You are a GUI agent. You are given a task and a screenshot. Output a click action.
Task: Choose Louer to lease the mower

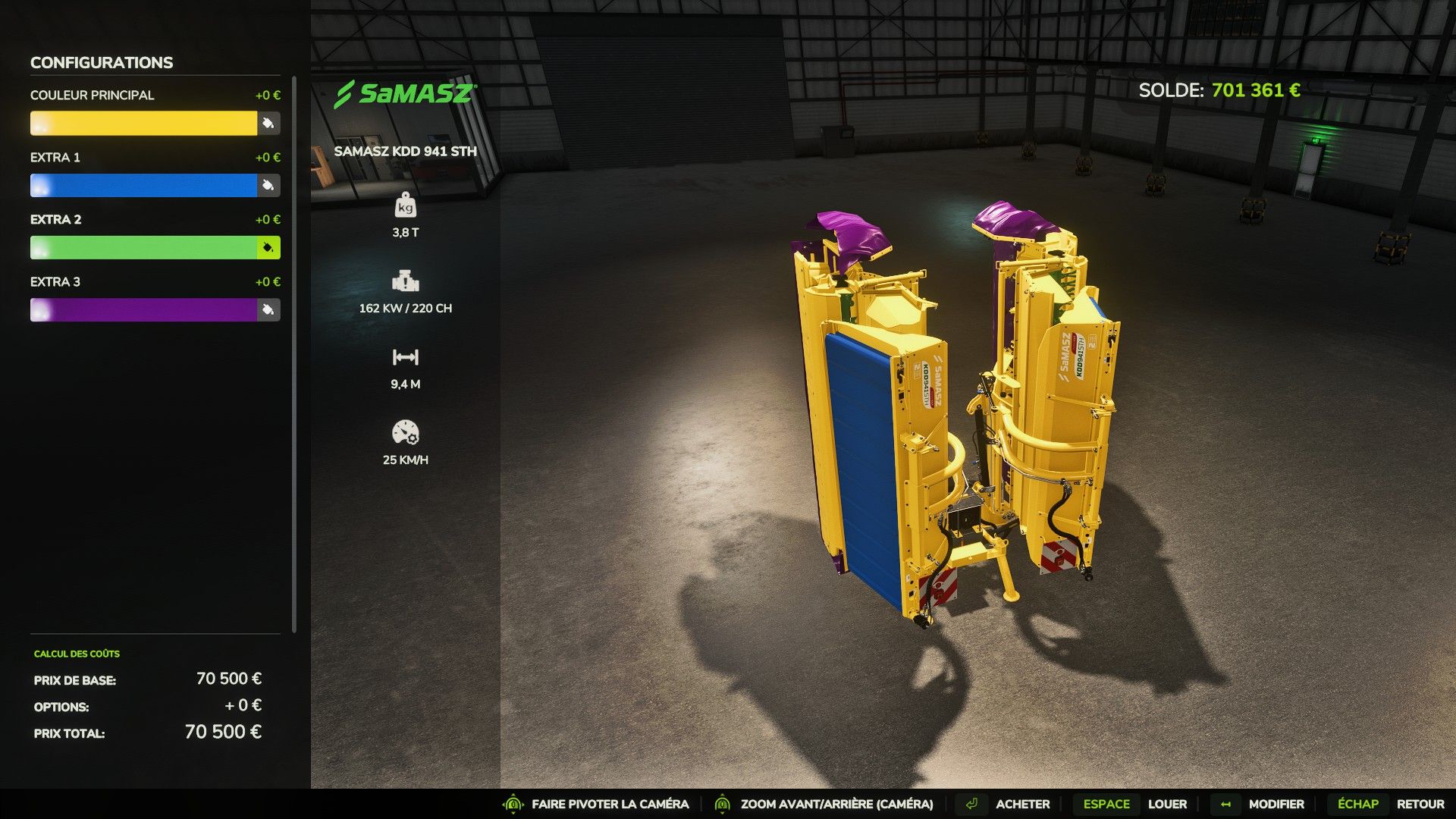pyautogui.click(x=1167, y=804)
